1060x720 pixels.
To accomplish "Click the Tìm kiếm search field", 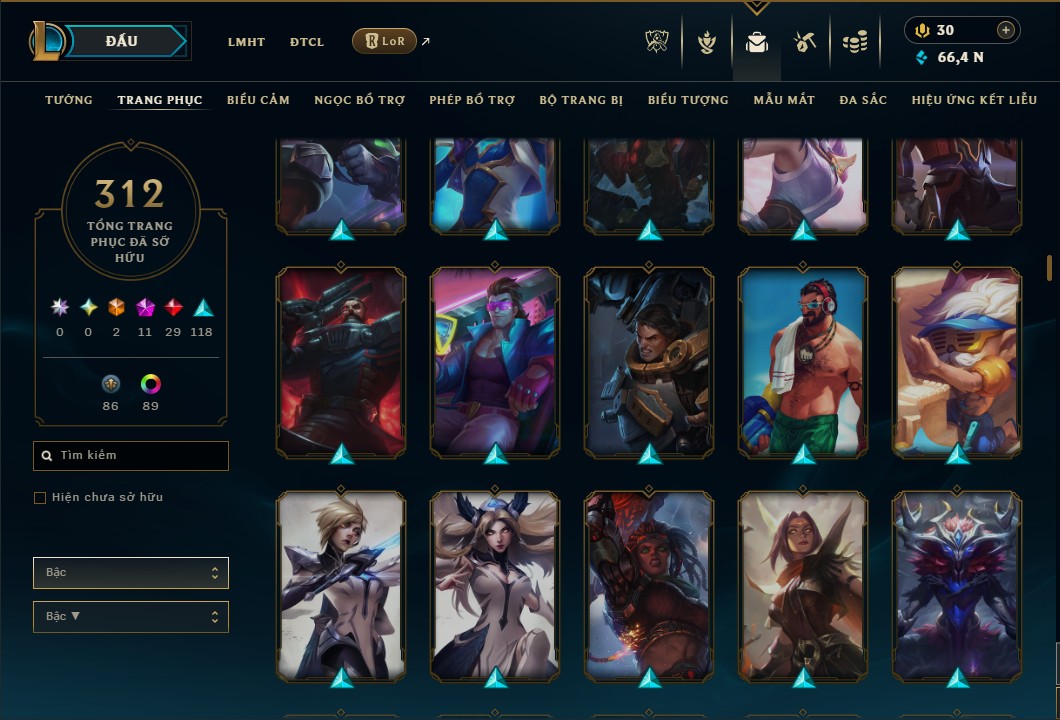I will [131, 456].
